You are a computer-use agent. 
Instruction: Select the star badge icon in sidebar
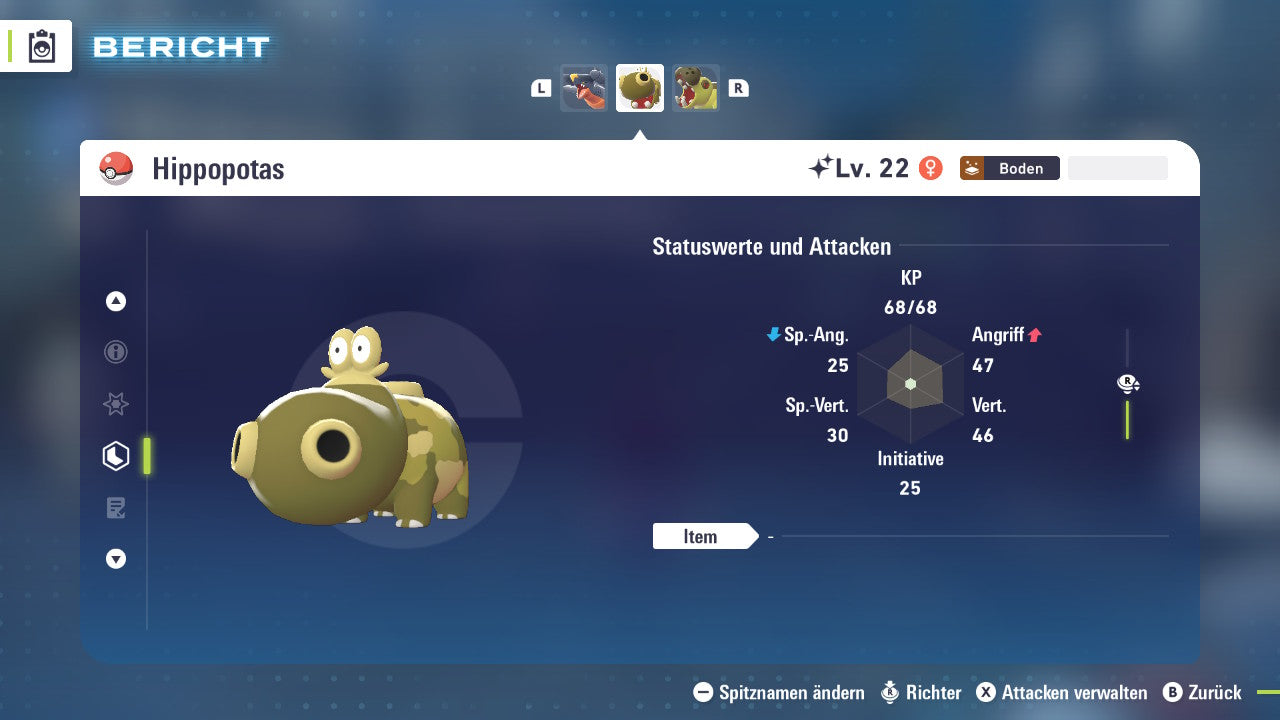(x=115, y=404)
